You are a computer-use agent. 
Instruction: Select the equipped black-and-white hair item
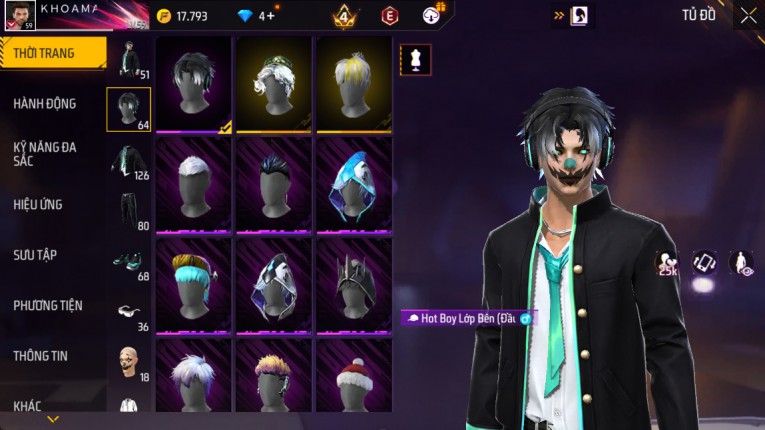194,84
